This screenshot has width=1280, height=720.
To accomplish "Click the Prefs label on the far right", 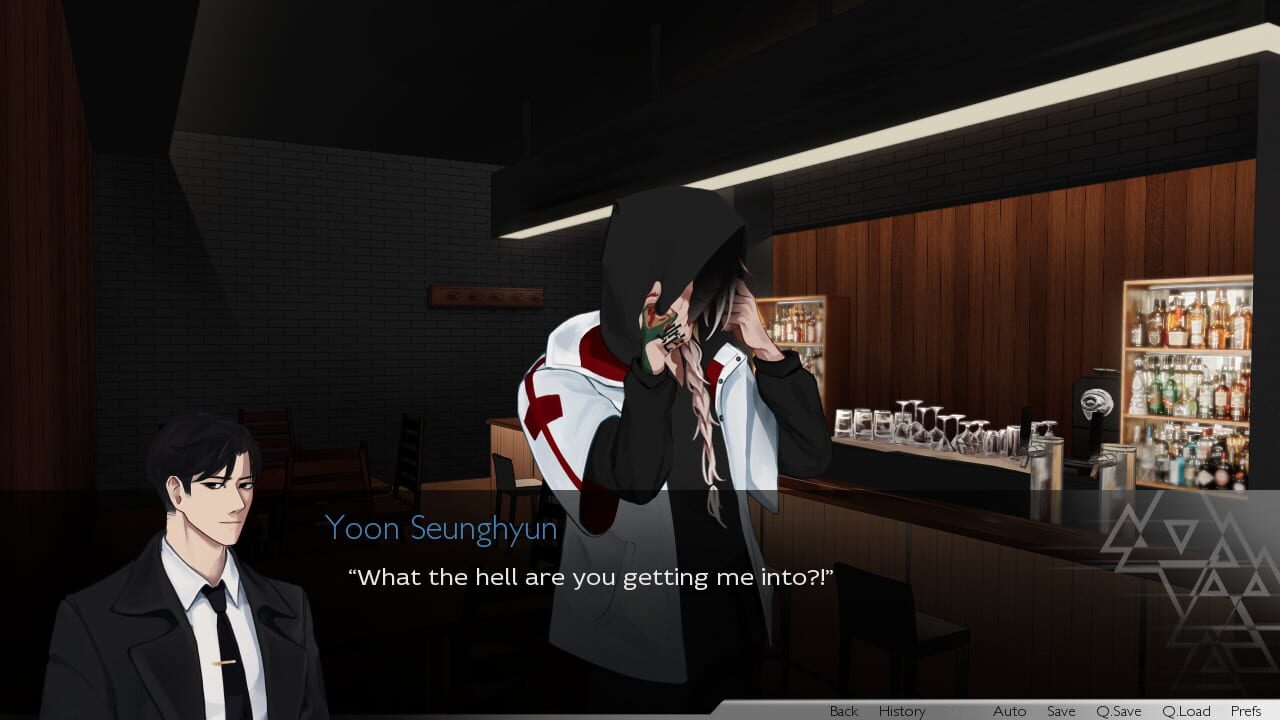I will [x=1245, y=711].
